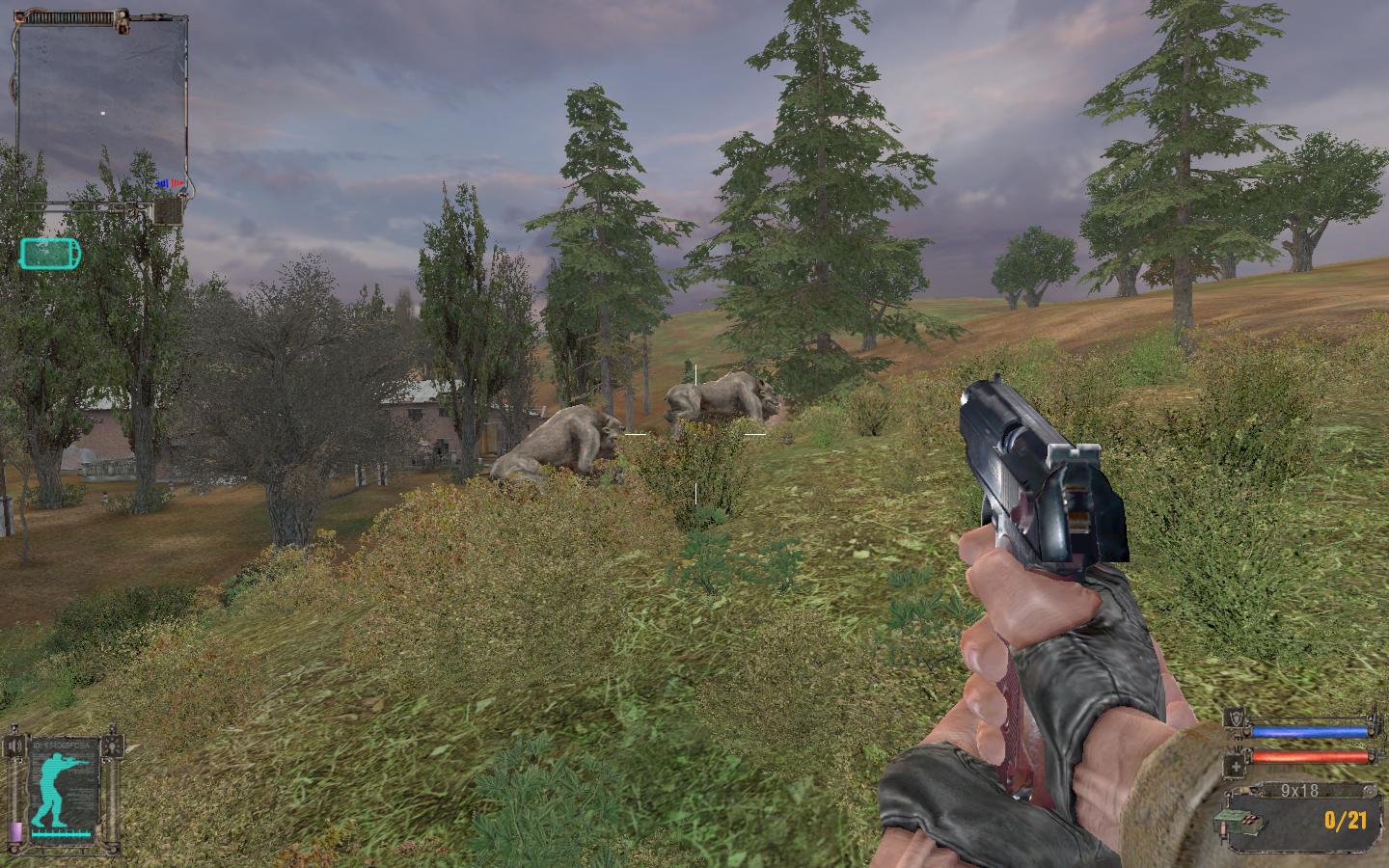Click the speaker noise indicator icon
Image resolution: width=1389 pixels, height=868 pixels.
pyautogui.click(x=14, y=746)
